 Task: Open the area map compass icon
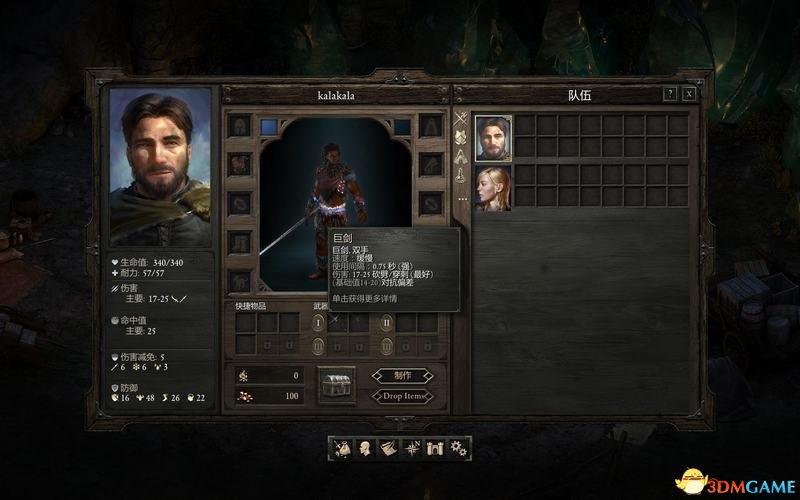(412, 448)
